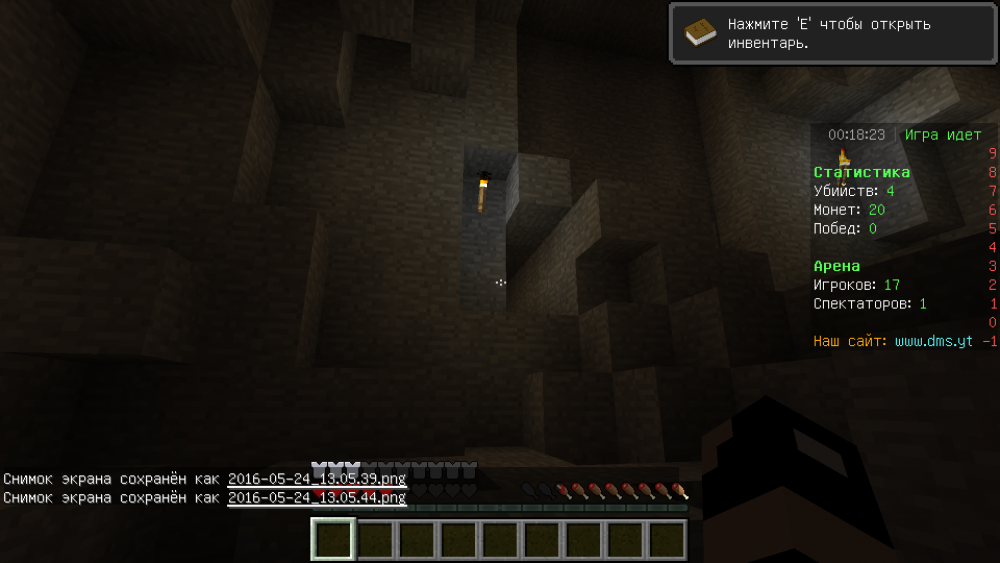The height and width of the screenshot is (563, 1000).
Task: Open the 2016-05-24_13.05.39.png screenshot link
Action: point(316,479)
